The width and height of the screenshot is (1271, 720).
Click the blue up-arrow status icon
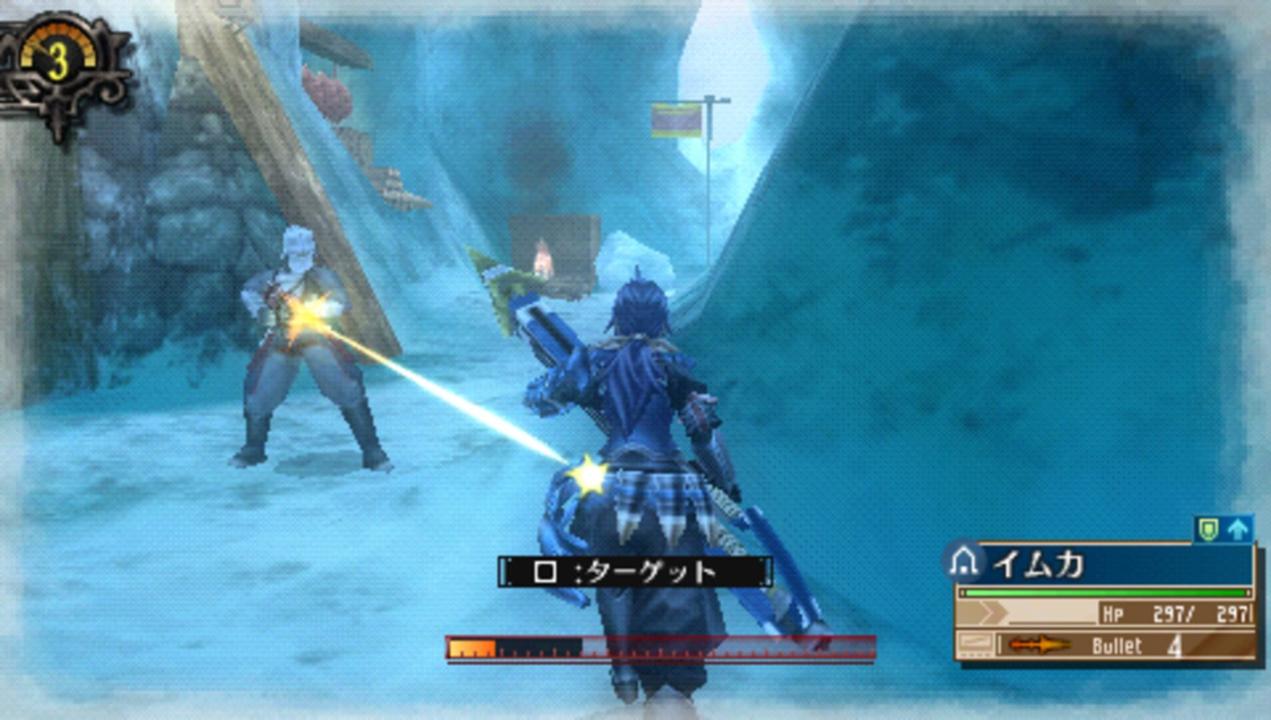click(x=1238, y=529)
